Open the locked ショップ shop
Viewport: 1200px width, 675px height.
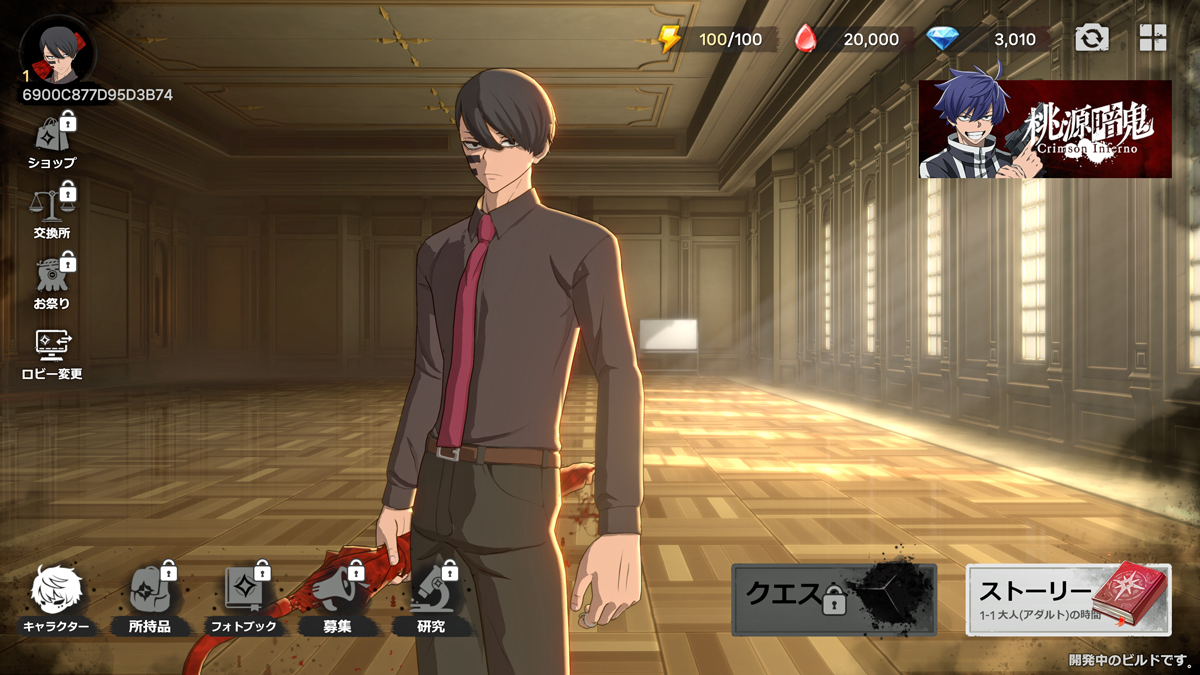(53, 140)
